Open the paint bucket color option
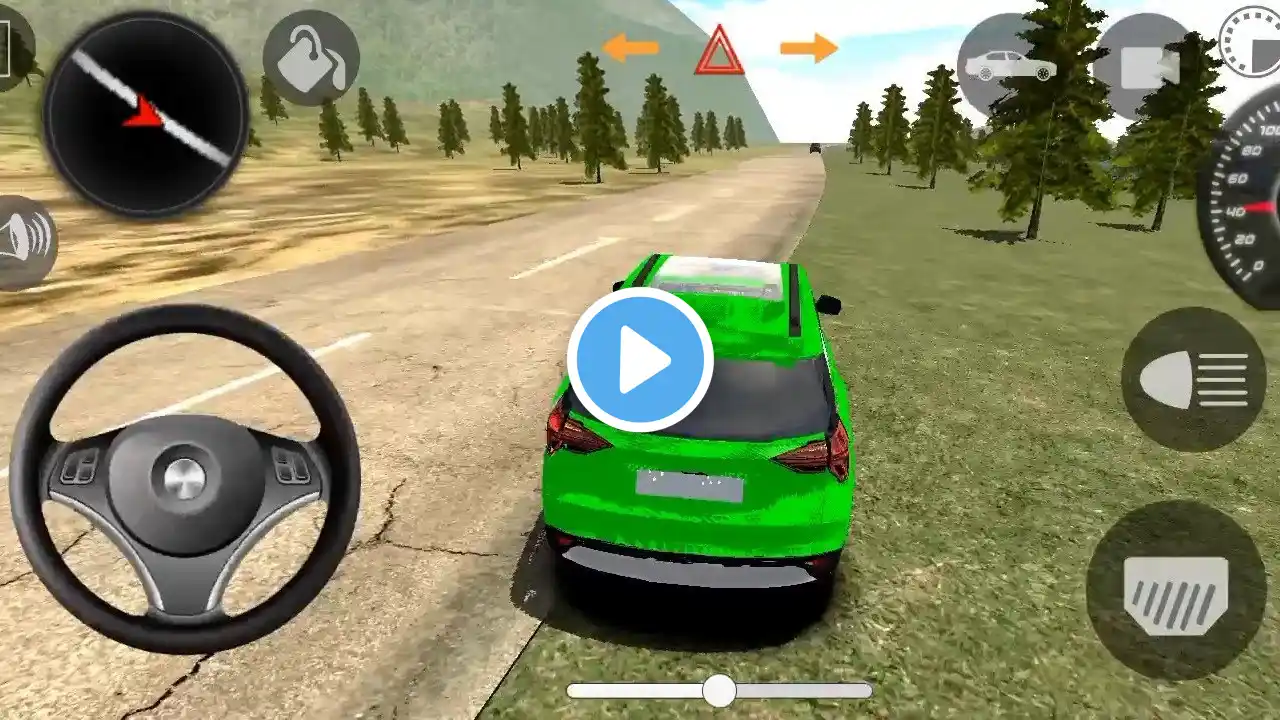The height and width of the screenshot is (720, 1280). click(311, 58)
